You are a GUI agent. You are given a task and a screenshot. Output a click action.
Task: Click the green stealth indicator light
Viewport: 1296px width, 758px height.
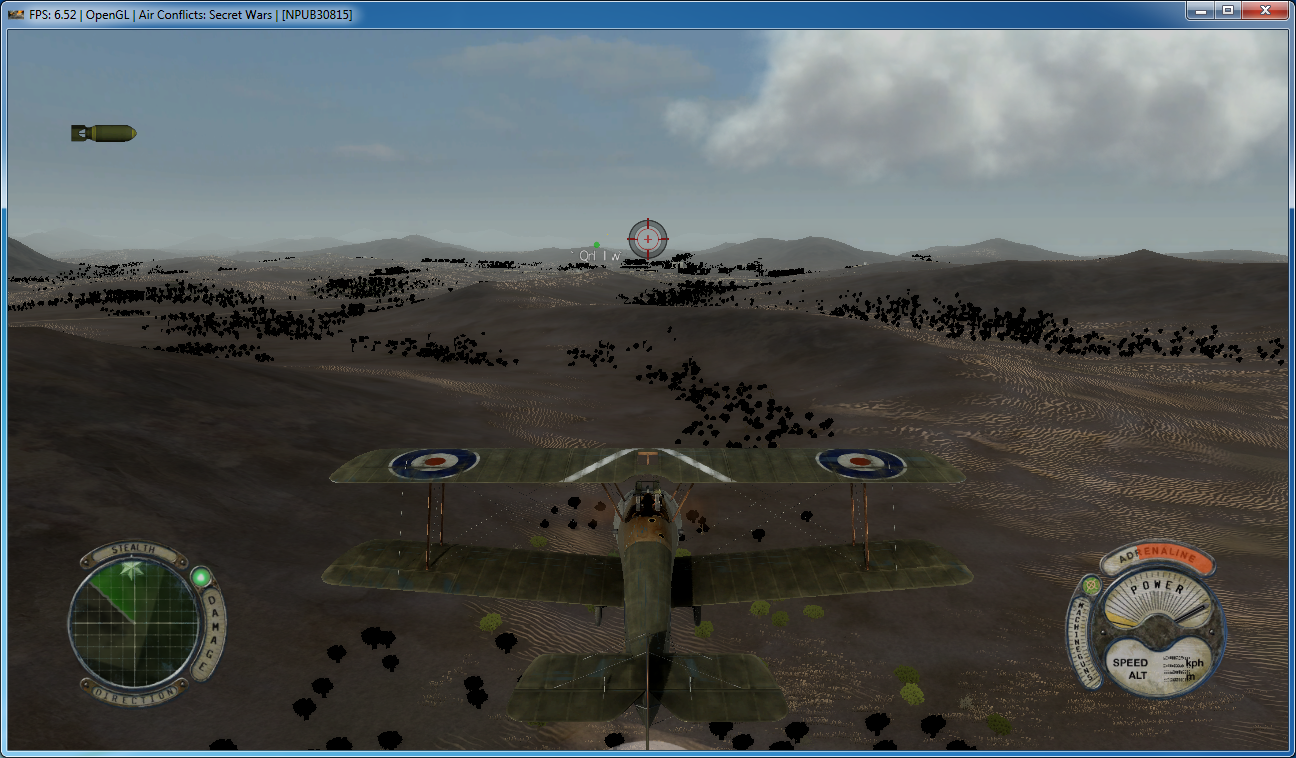[201, 578]
